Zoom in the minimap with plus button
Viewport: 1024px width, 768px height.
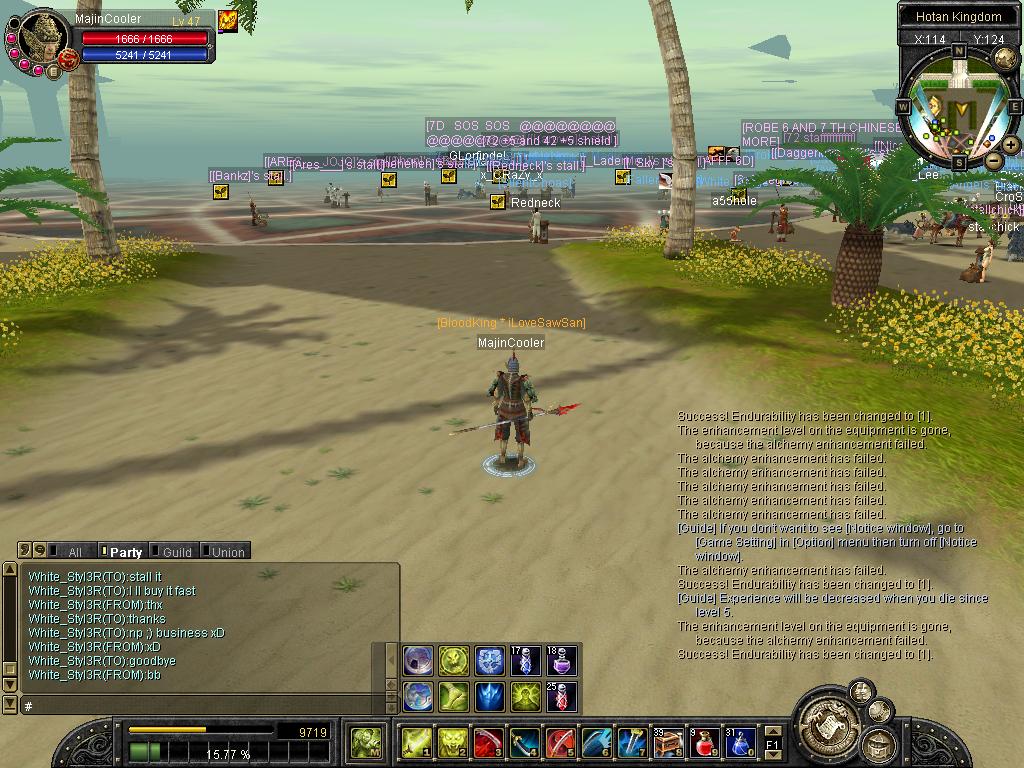click(1011, 145)
